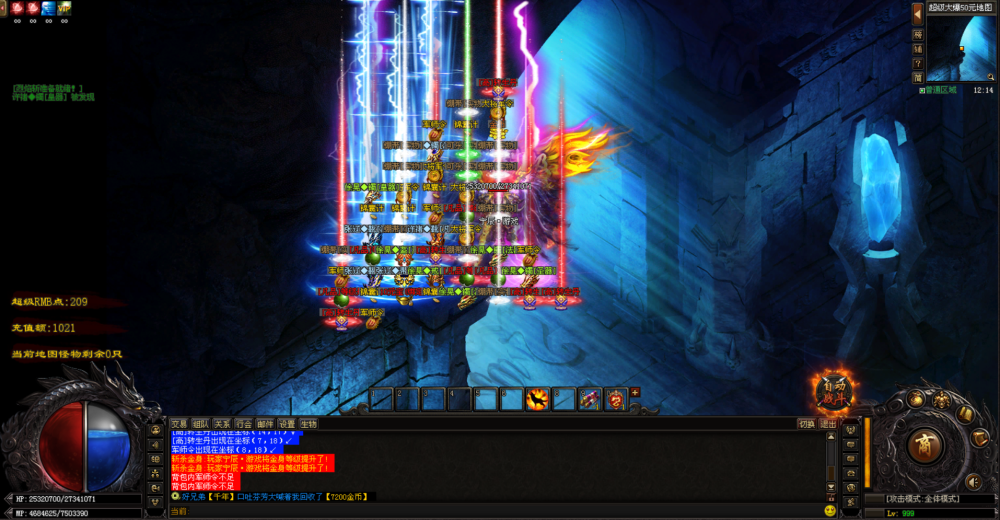Viewport: 1000px width, 520px height.
Task: Switch to the 组队 team tab
Action: pos(201,423)
